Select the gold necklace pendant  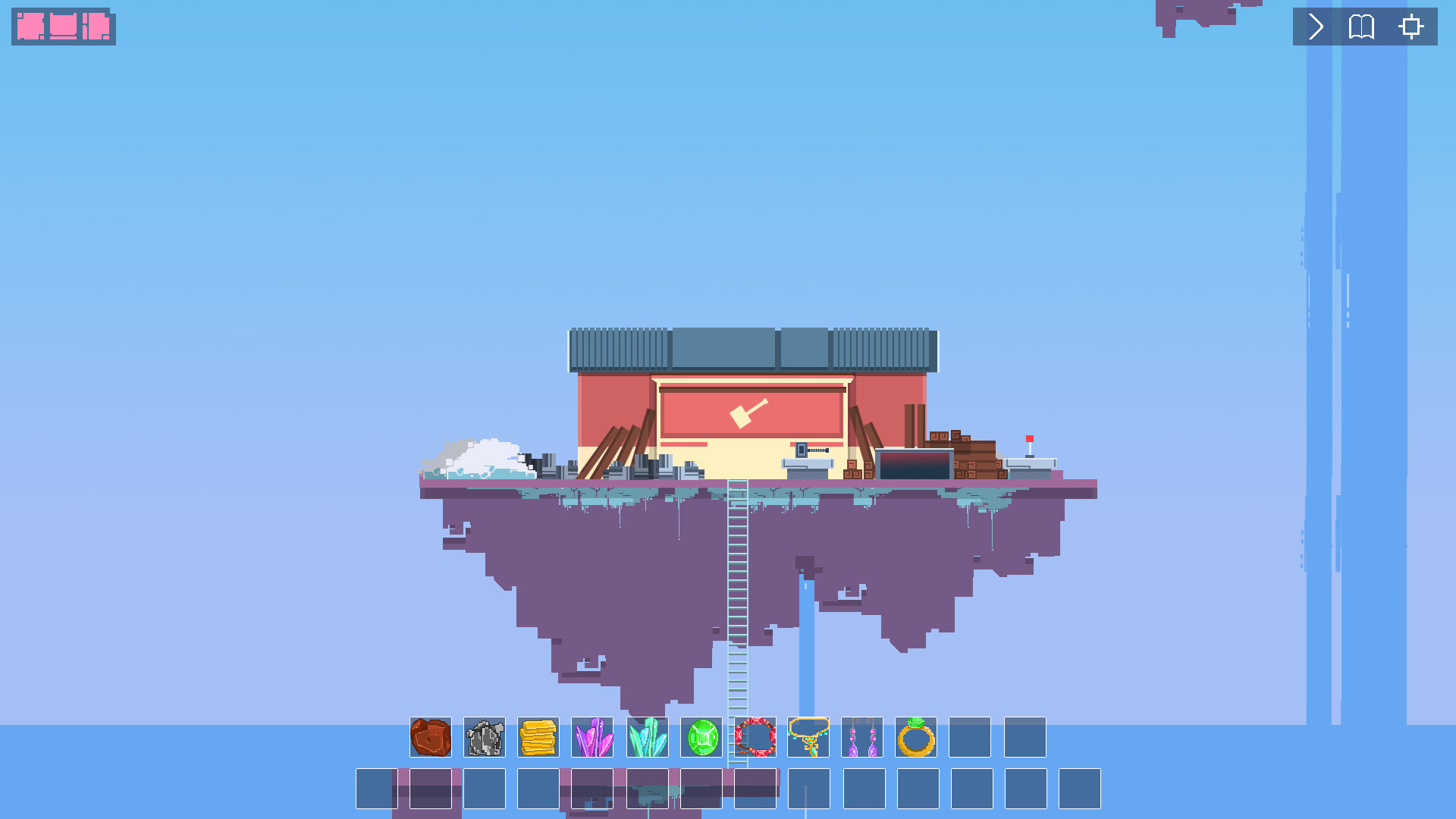(x=808, y=738)
